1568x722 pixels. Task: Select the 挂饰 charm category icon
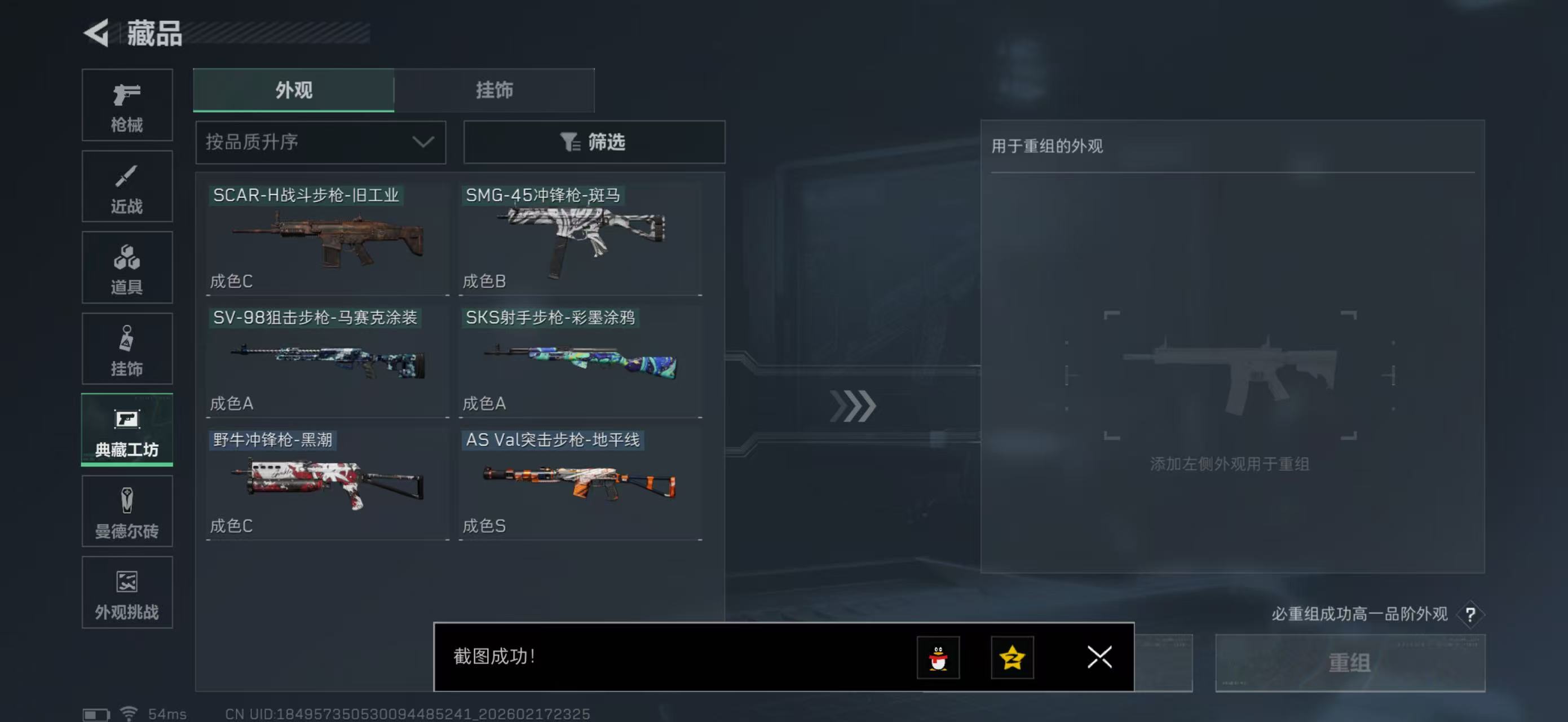[127, 349]
